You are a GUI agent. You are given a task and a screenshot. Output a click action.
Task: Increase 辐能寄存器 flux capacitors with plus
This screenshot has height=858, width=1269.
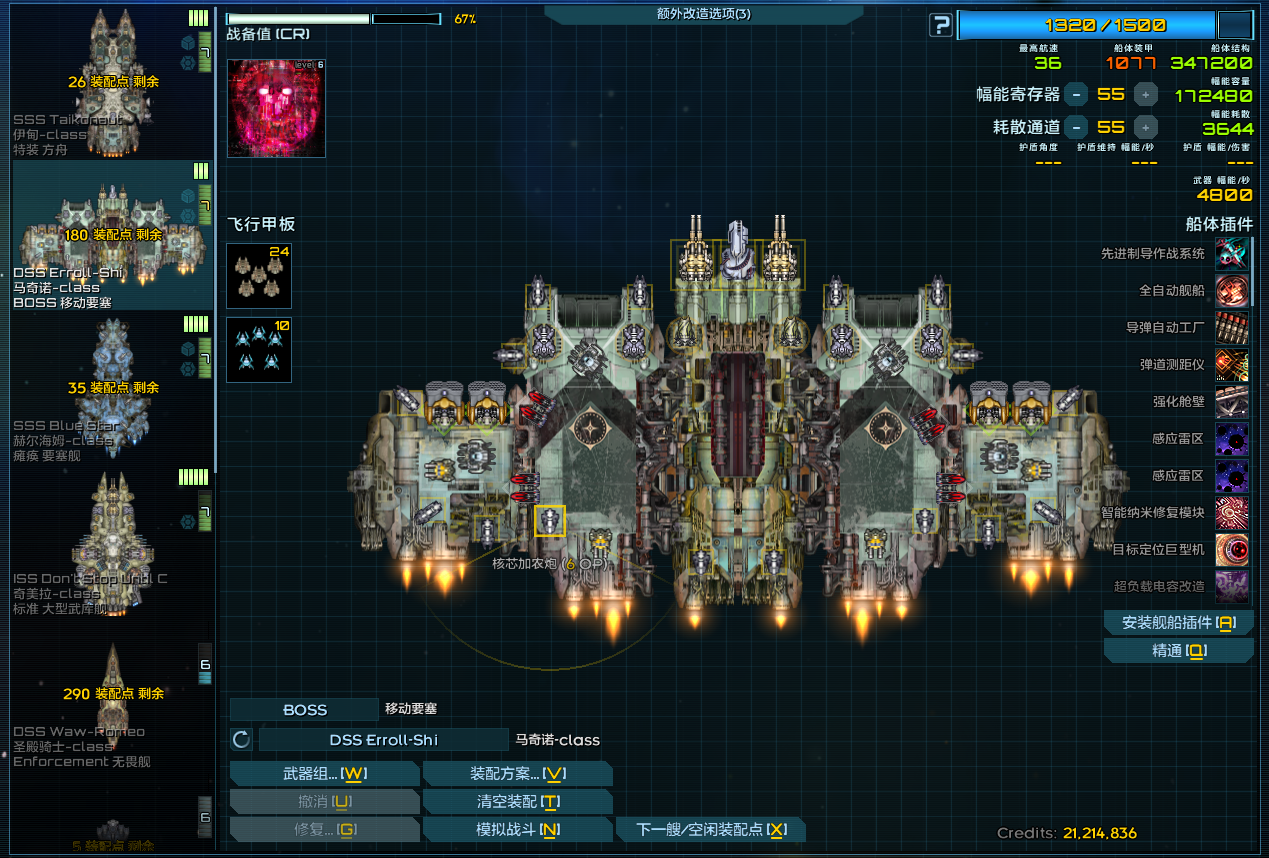point(1146,95)
